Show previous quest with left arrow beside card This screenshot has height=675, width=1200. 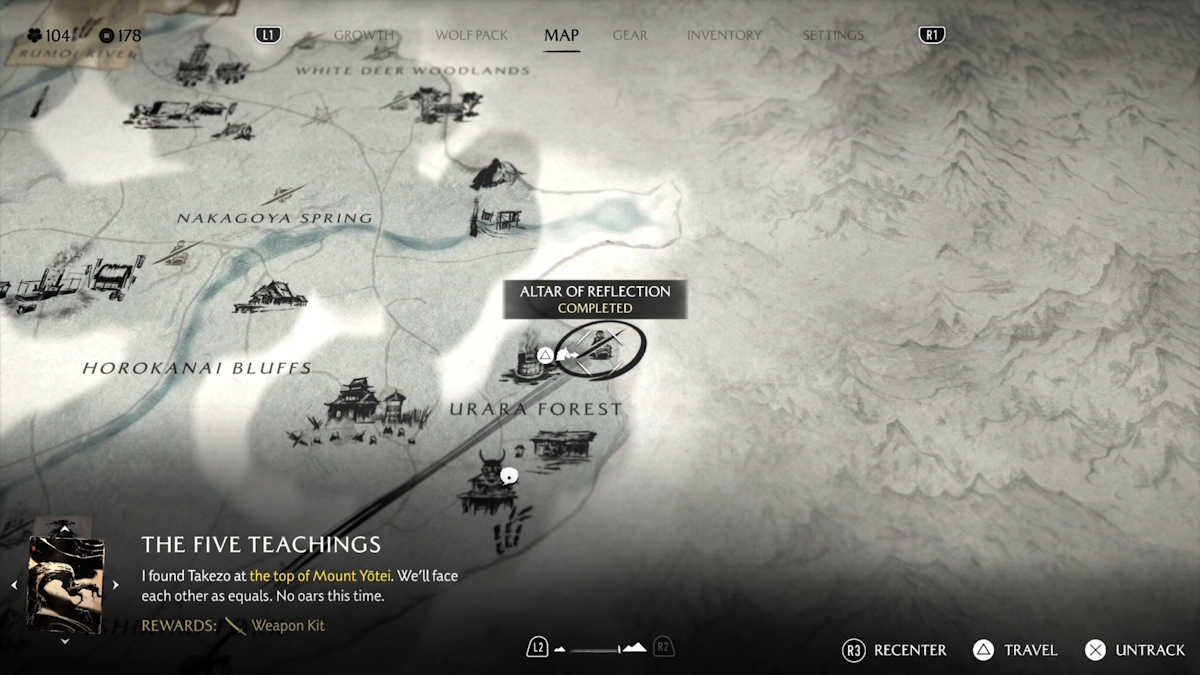click(x=14, y=585)
